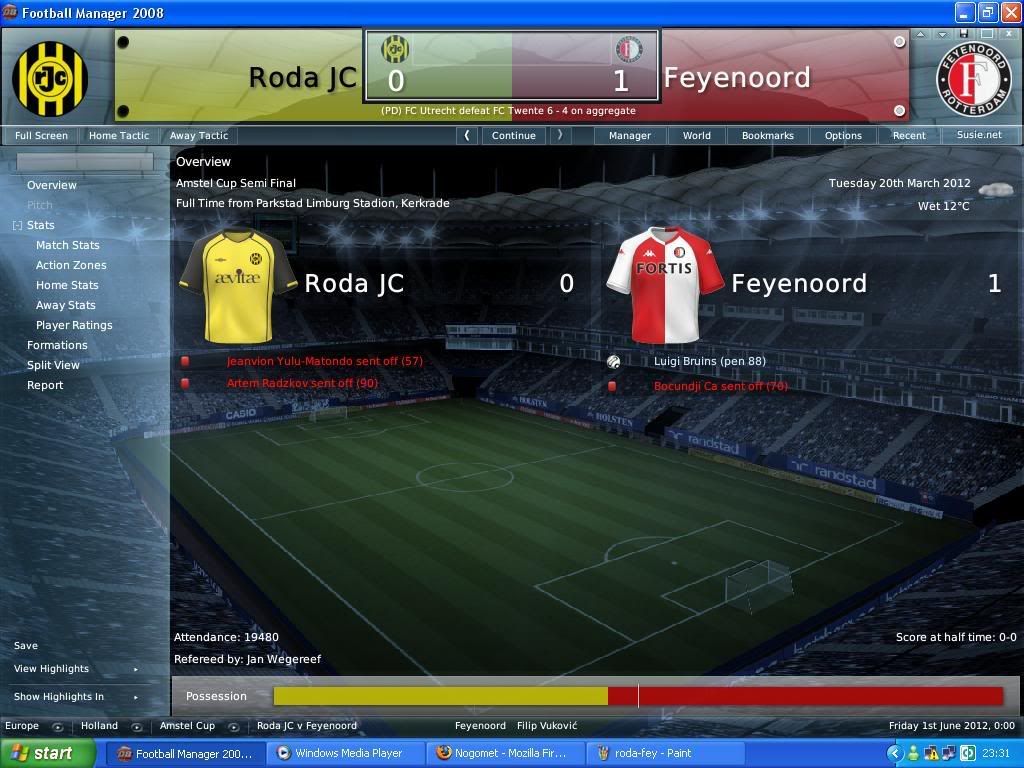Viewport: 1024px width, 768px height.
Task: Show the Formations view
Action: [57, 345]
